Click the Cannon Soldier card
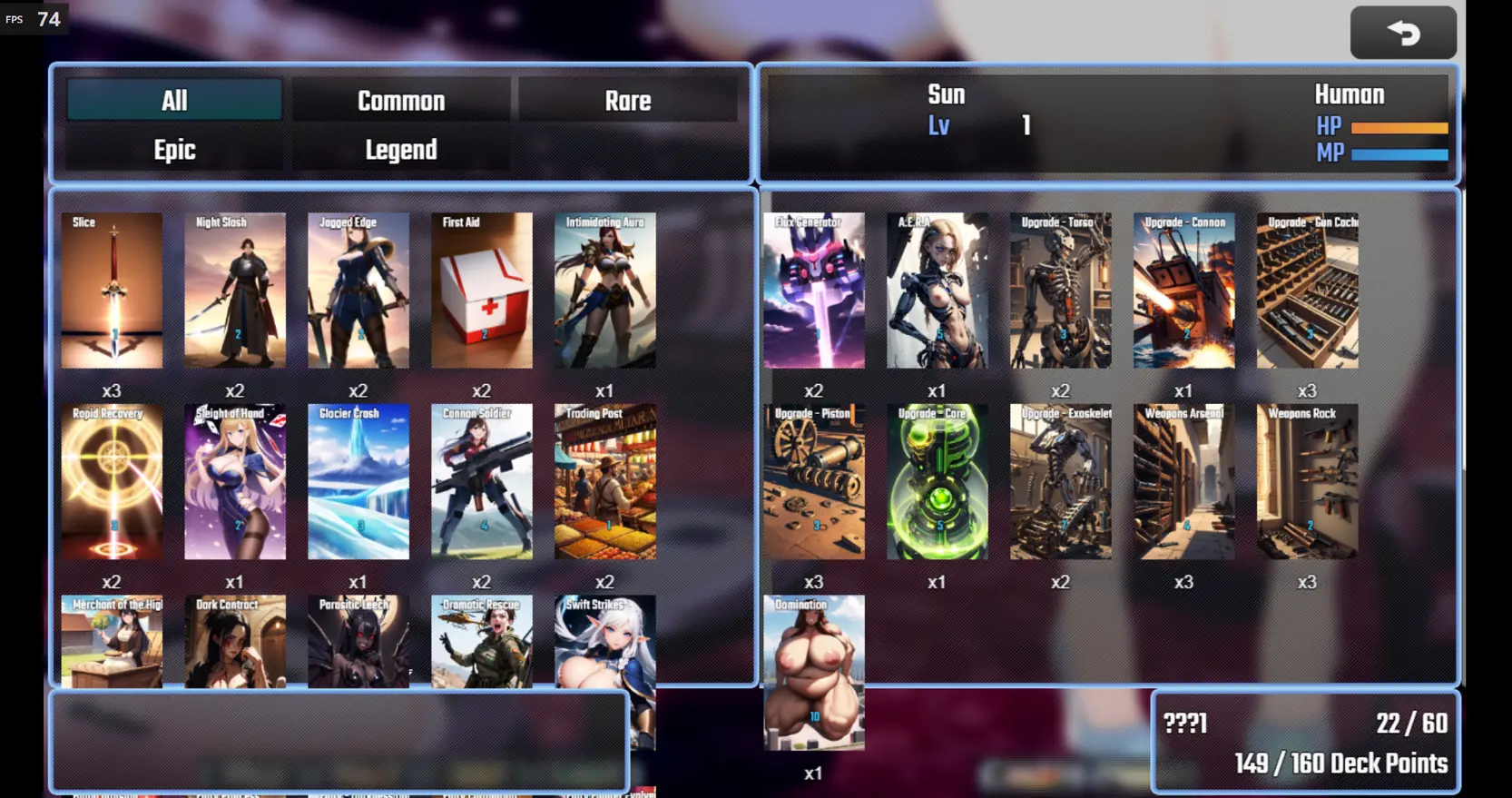The image size is (1512, 798). point(482,482)
